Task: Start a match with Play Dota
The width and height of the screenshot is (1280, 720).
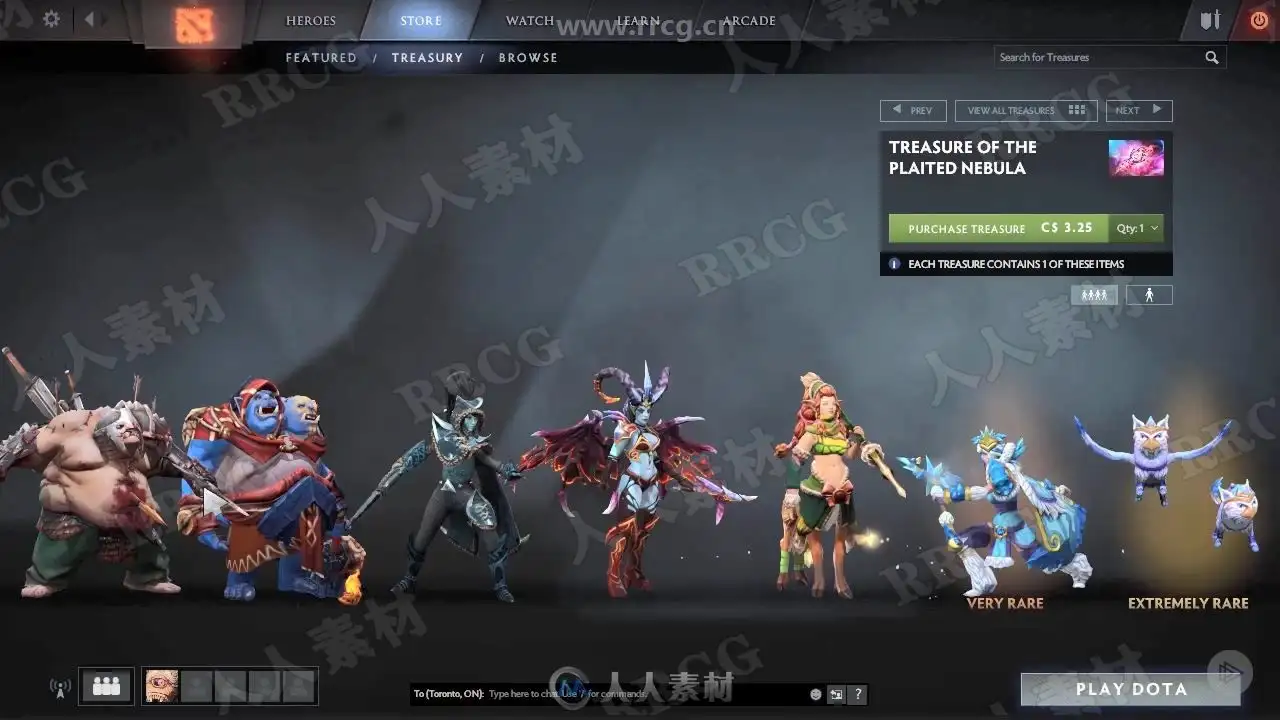Action: click(1131, 689)
